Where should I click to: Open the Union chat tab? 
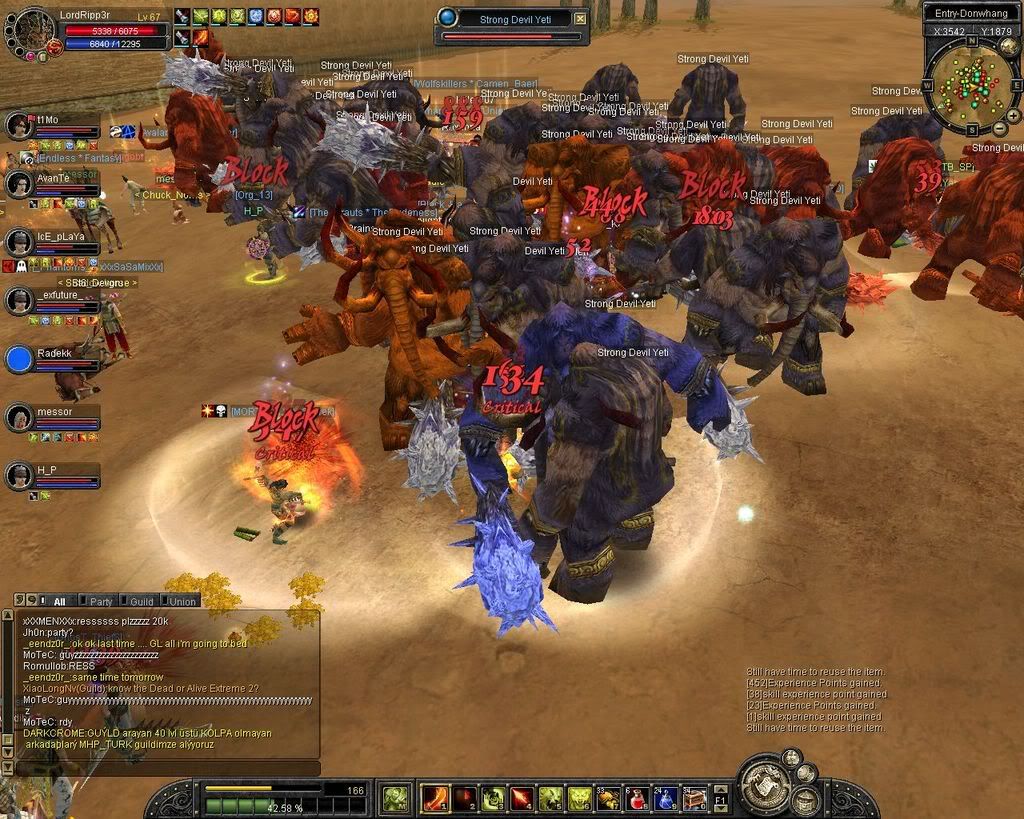(182, 601)
